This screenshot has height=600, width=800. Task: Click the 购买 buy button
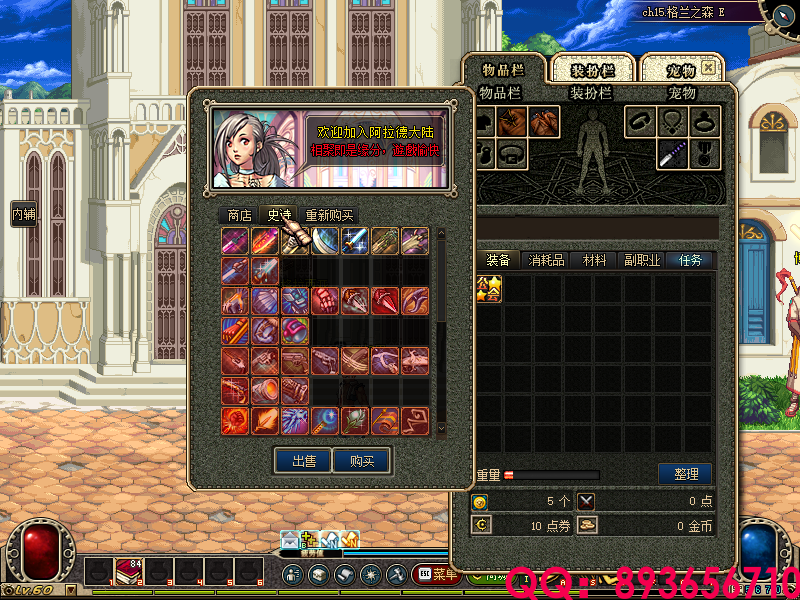click(x=362, y=461)
